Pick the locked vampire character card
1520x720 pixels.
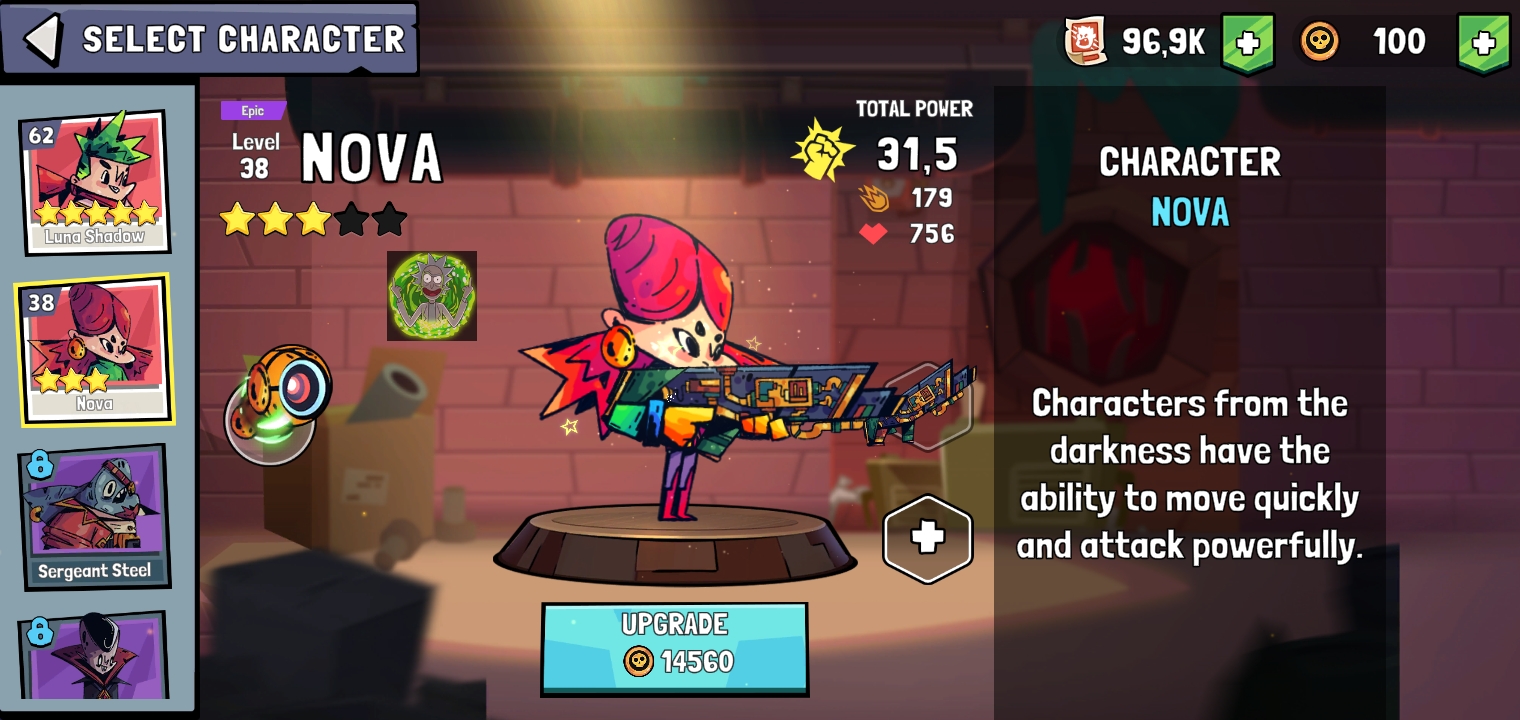coord(94,655)
